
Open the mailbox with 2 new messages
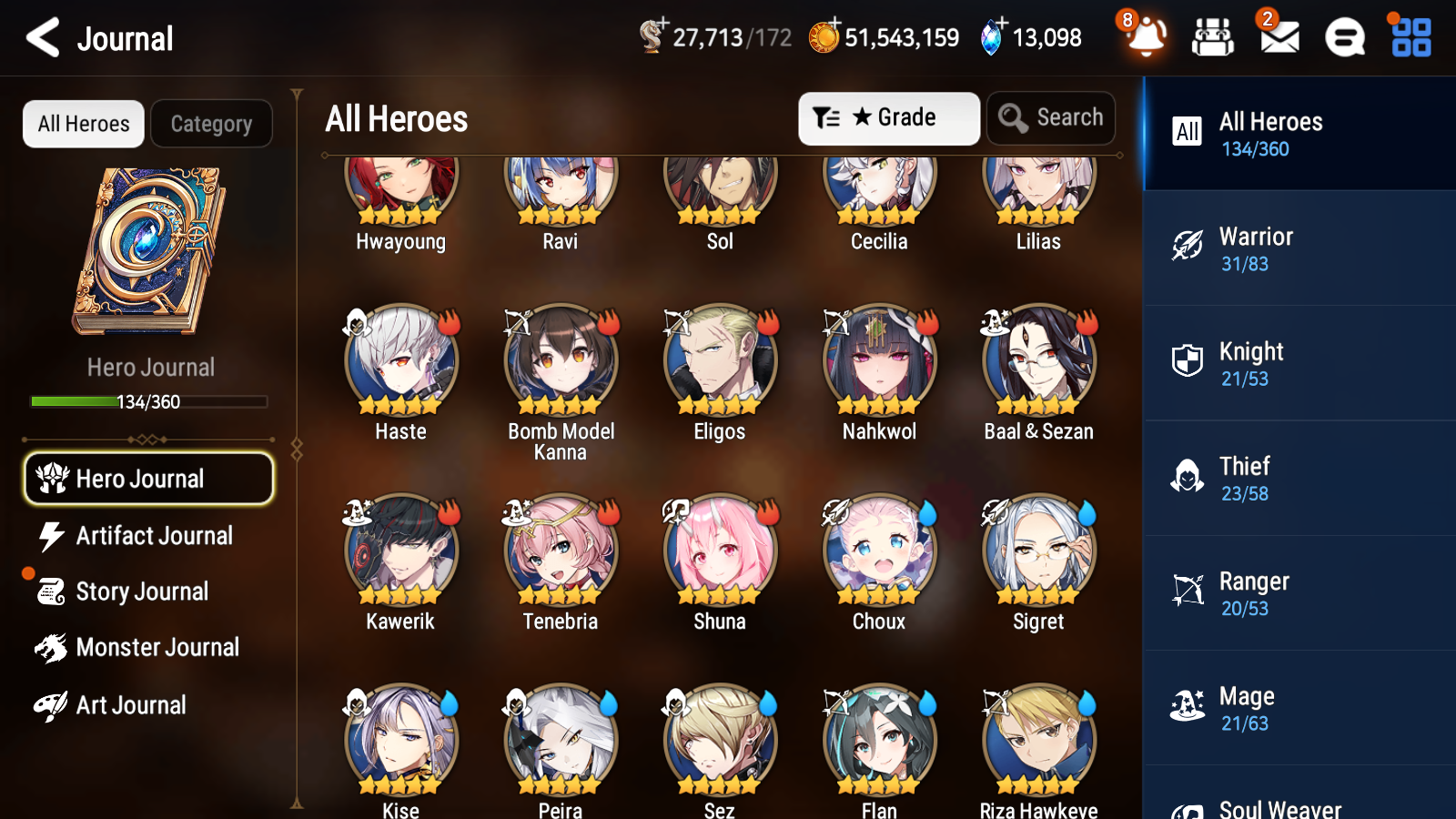pyautogui.click(x=1278, y=37)
